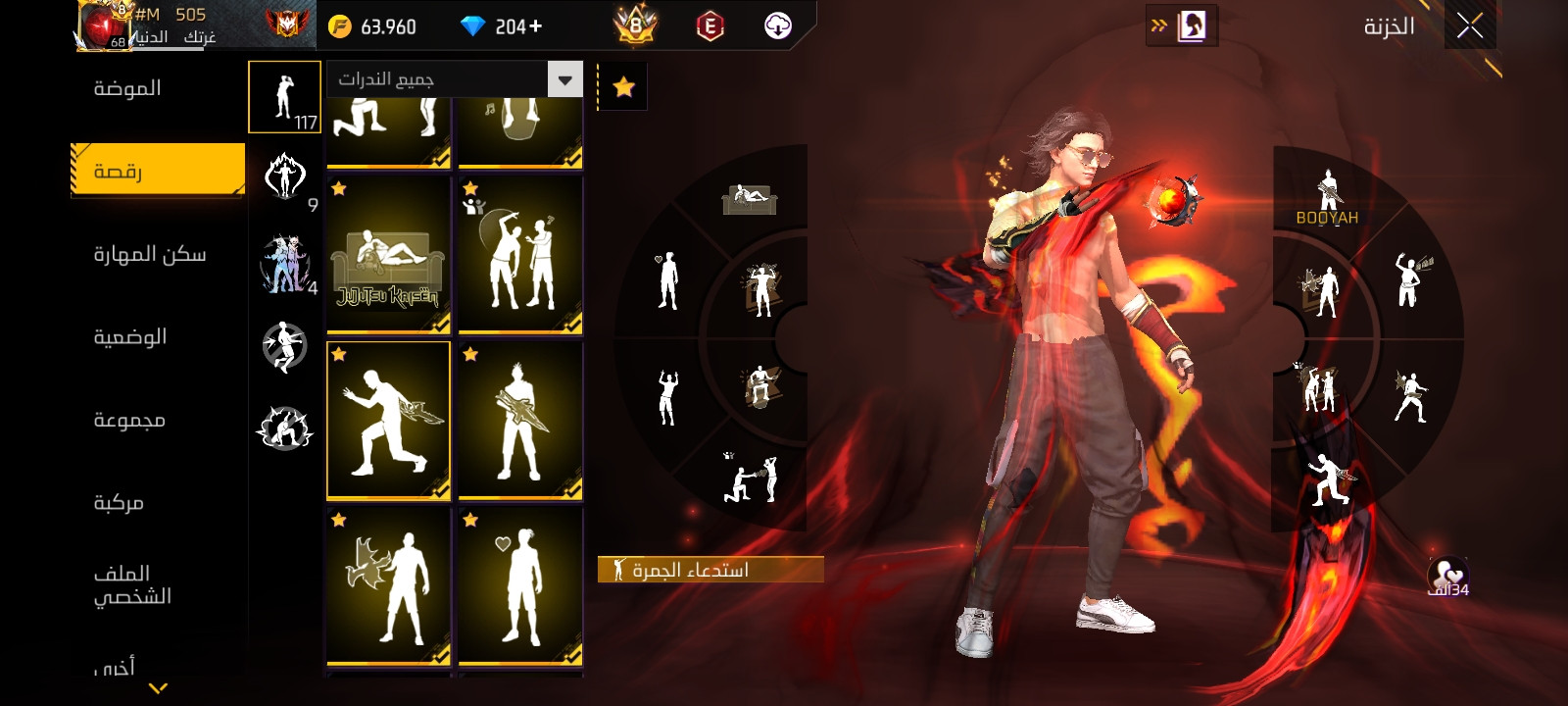Viewport: 1568px width, 706px height.
Task: Close the vault screen with the X
Action: click(1469, 26)
